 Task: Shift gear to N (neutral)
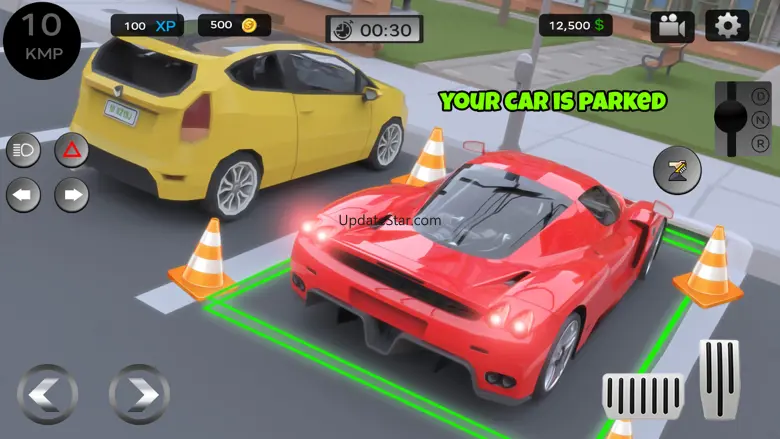[761, 118]
